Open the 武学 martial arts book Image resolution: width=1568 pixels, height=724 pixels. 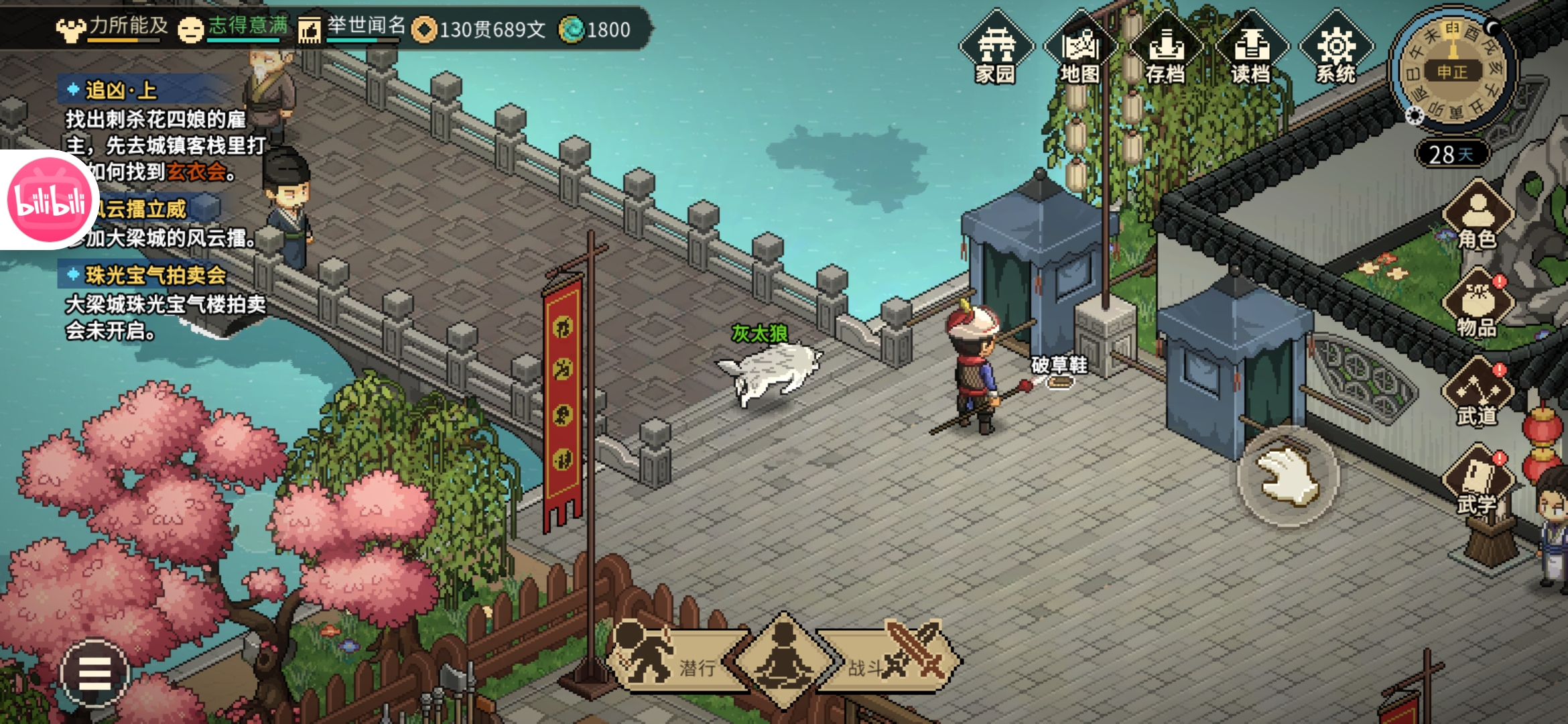coord(1478,481)
